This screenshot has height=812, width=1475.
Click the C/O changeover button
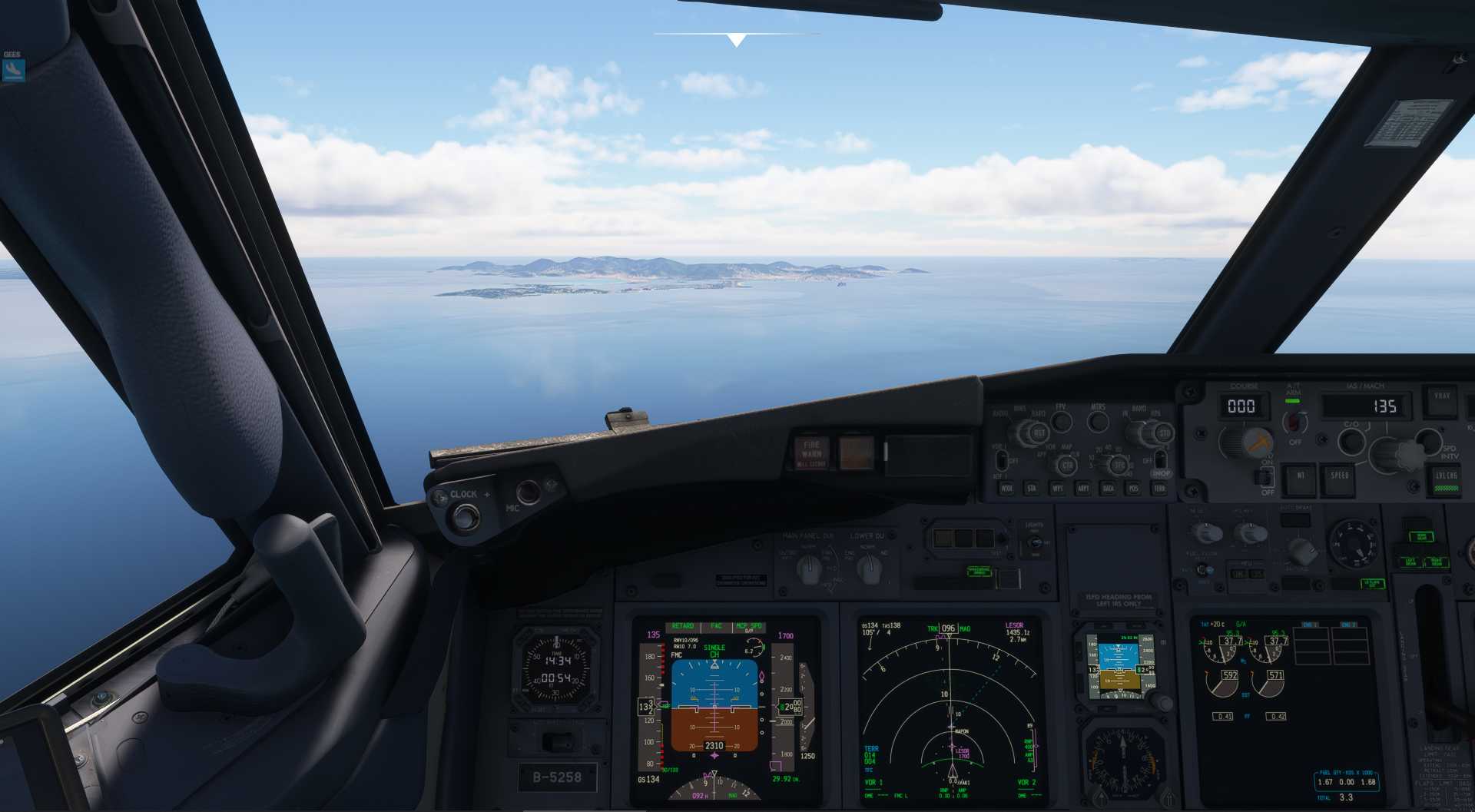tap(1351, 440)
